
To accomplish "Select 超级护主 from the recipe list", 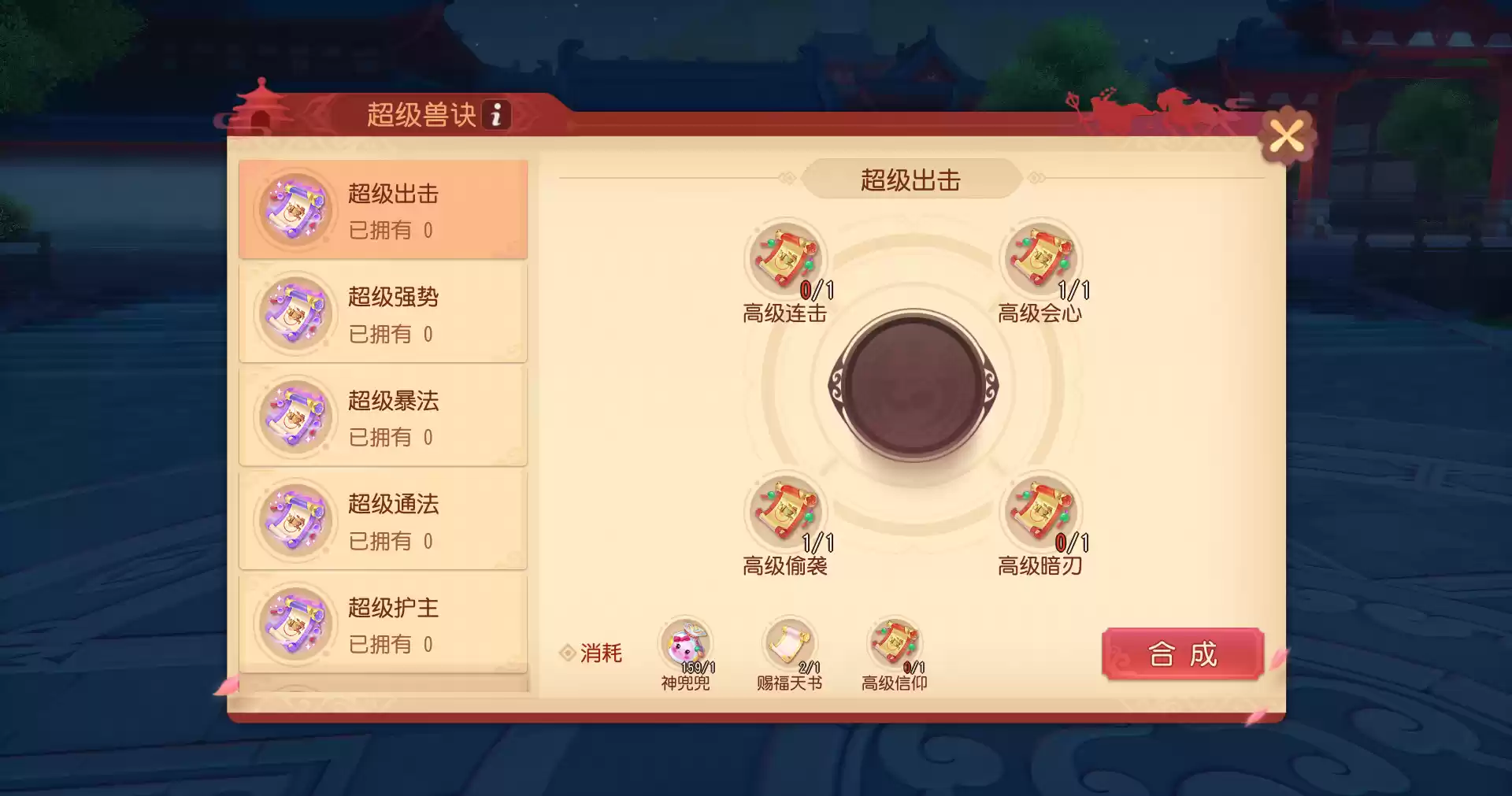I will (x=381, y=624).
